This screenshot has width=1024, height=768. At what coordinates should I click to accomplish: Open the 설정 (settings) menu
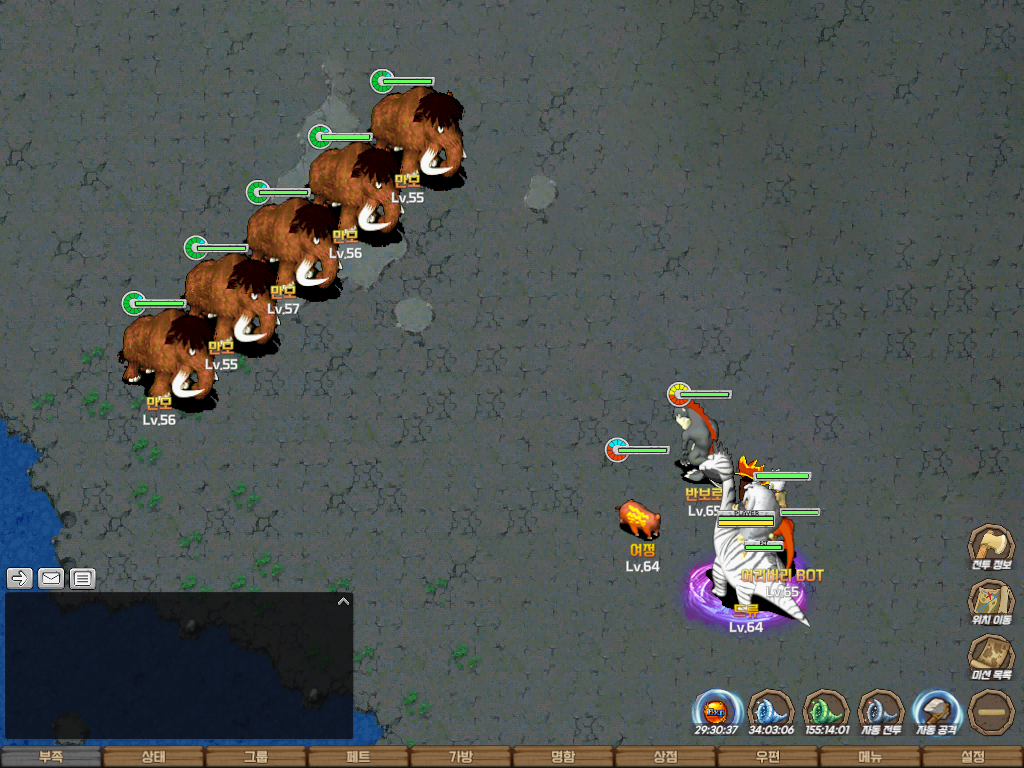click(972, 757)
